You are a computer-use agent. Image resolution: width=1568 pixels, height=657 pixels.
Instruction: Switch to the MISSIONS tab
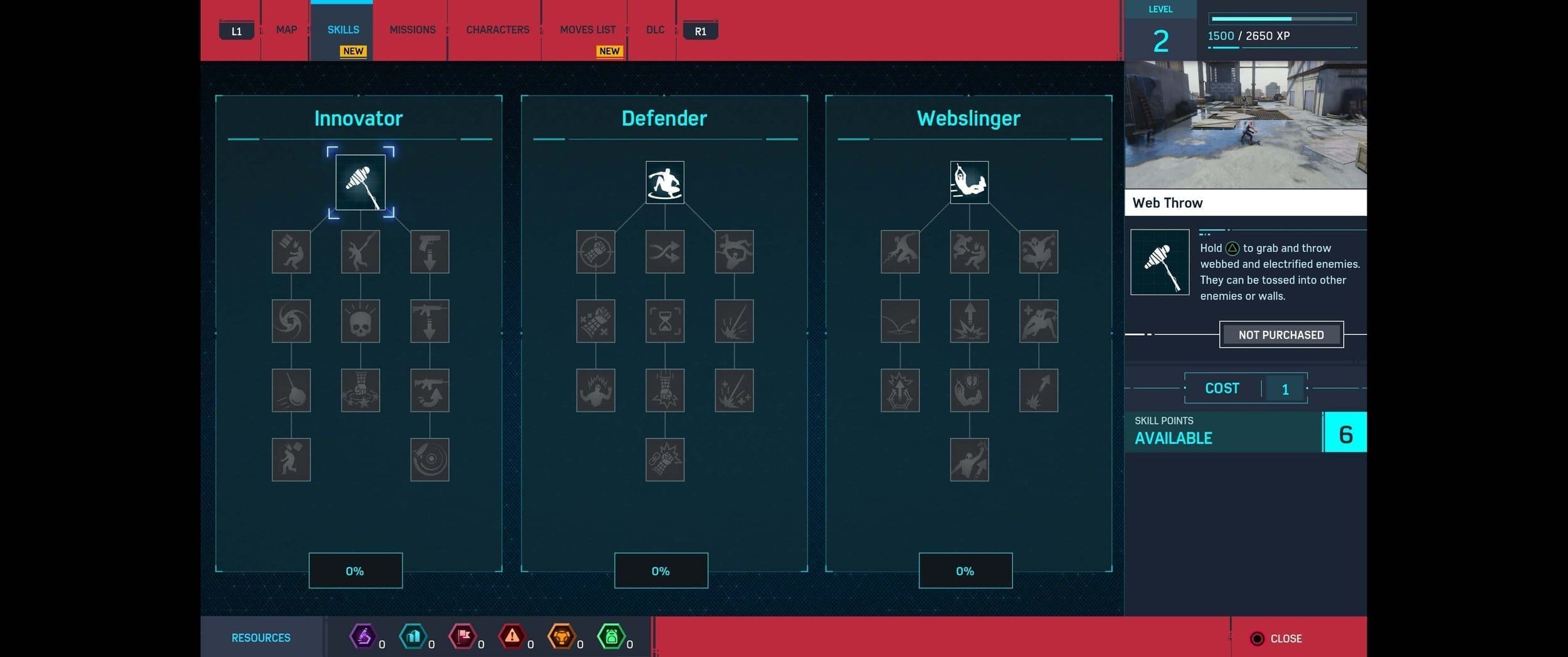tap(412, 29)
